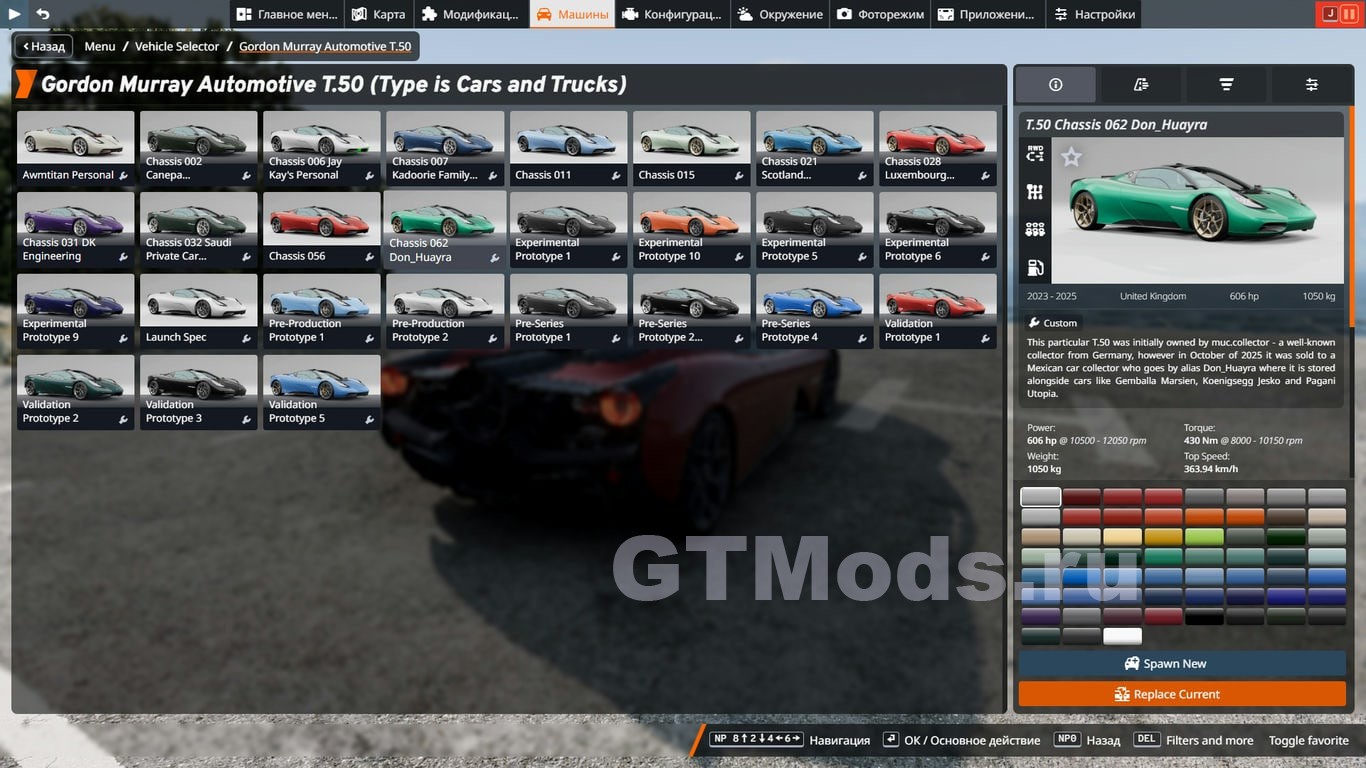
Task: Open the sliders options tab
Action: [x=1311, y=85]
